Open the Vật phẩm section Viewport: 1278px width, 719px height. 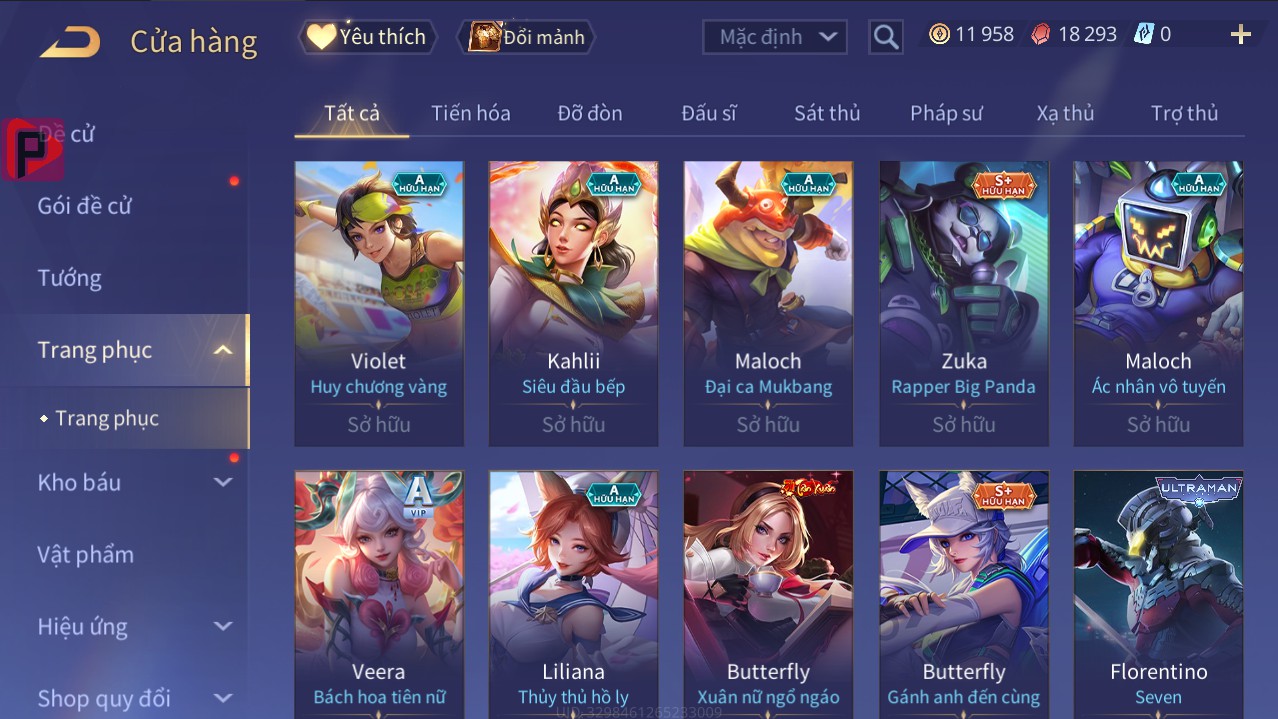point(86,554)
